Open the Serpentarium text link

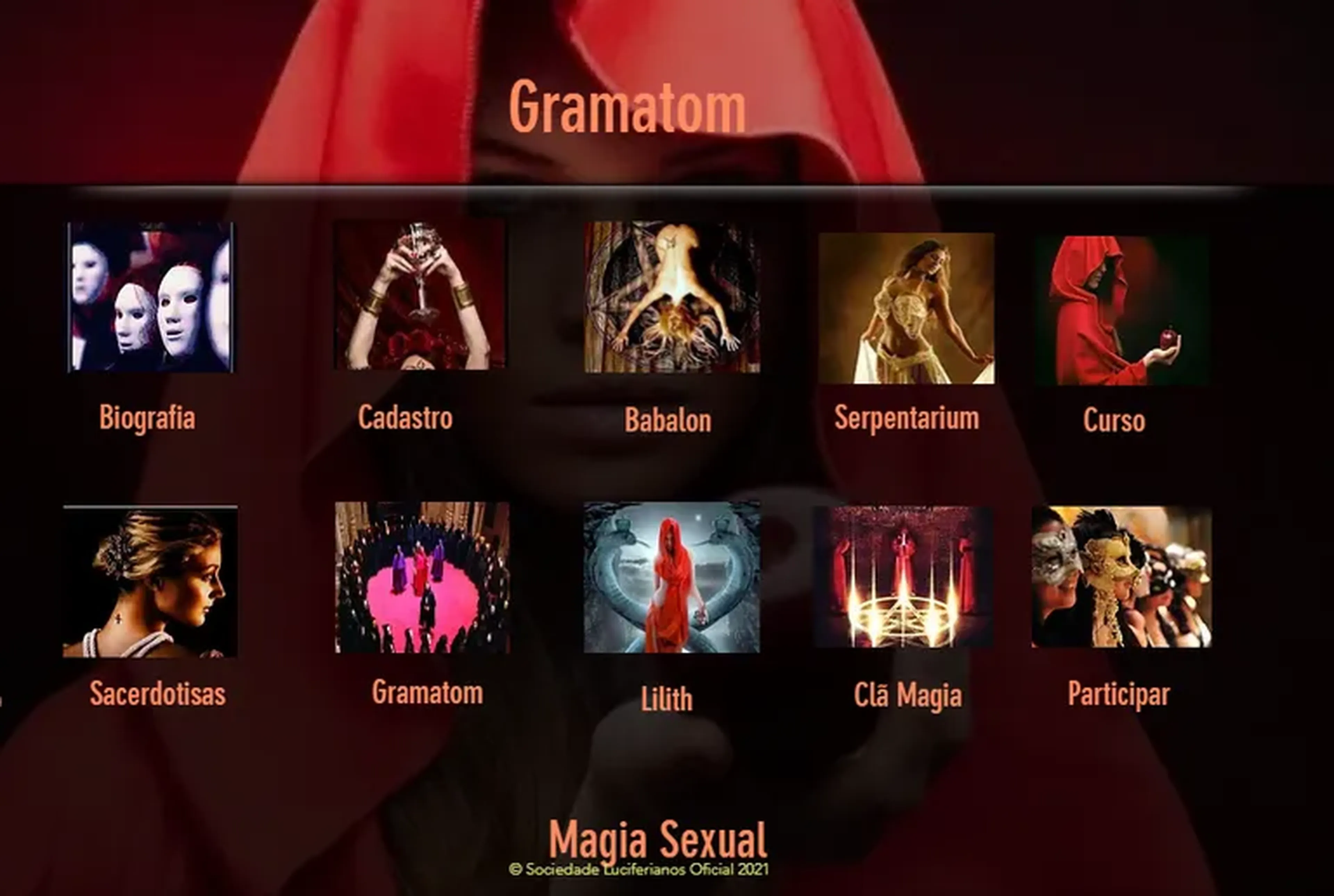(x=906, y=418)
